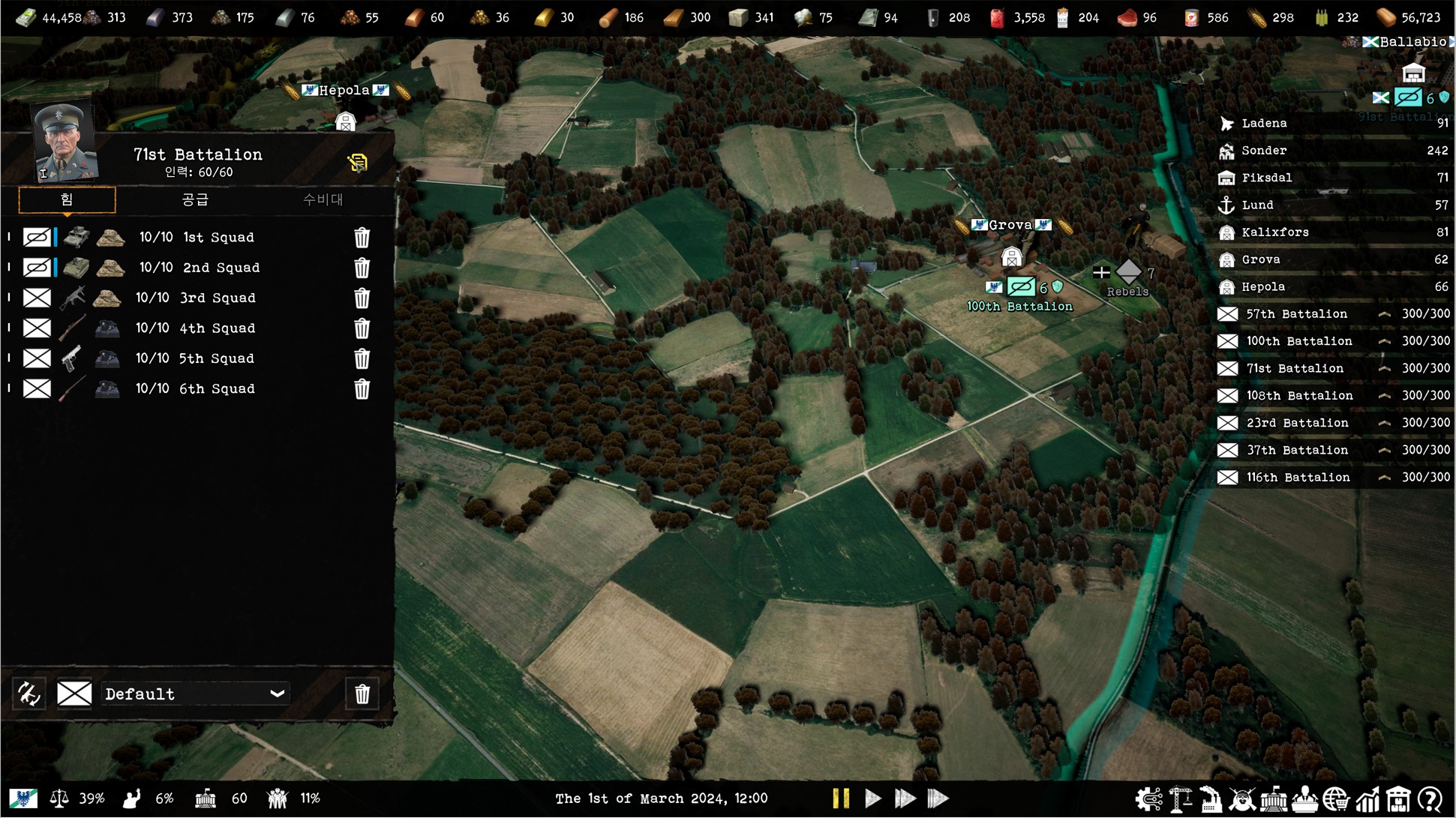Pause the game time
The height and width of the screenshot is (818, 1456).
841,799
